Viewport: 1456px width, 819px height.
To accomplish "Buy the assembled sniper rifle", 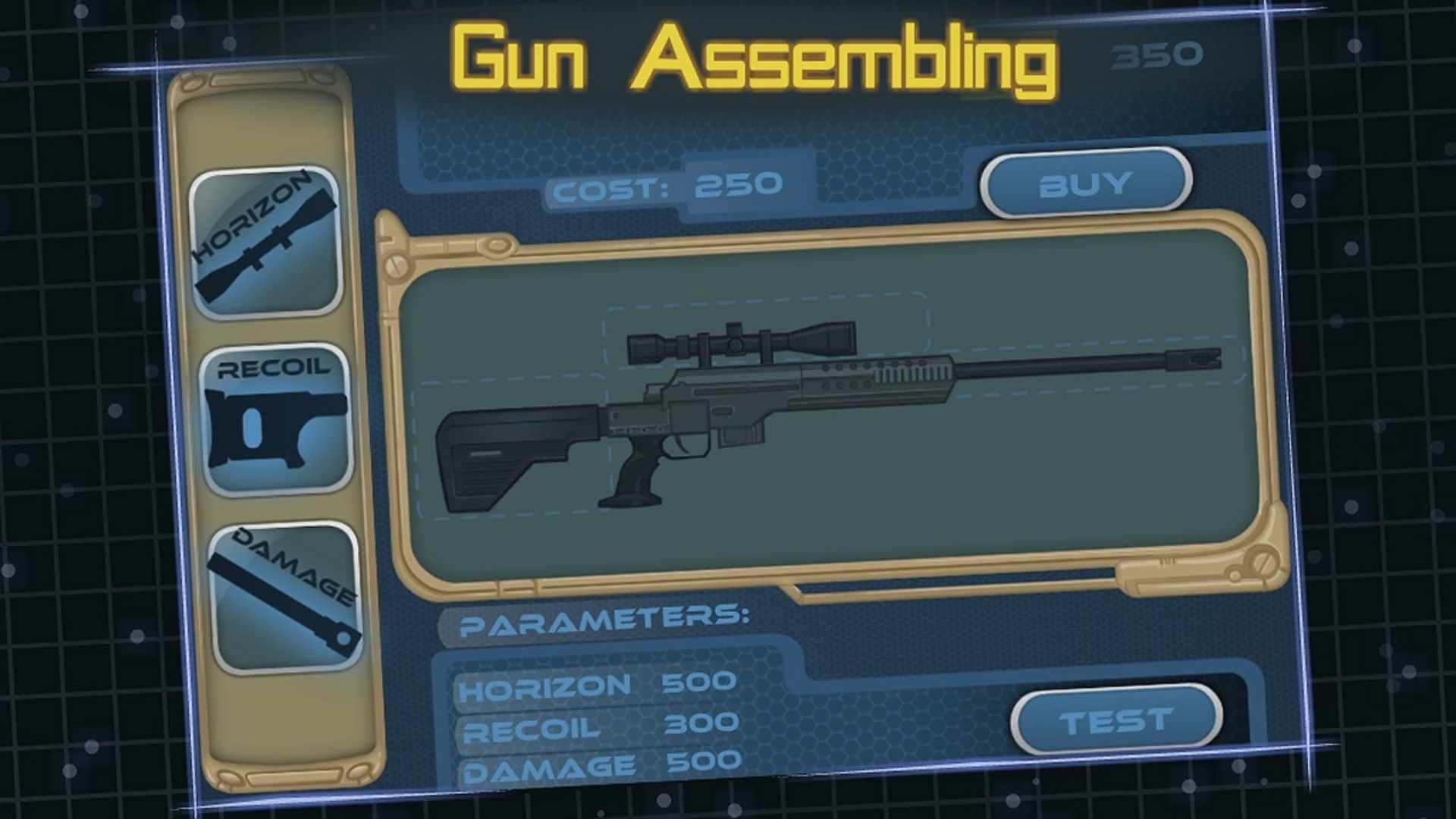I will 1086,183.
